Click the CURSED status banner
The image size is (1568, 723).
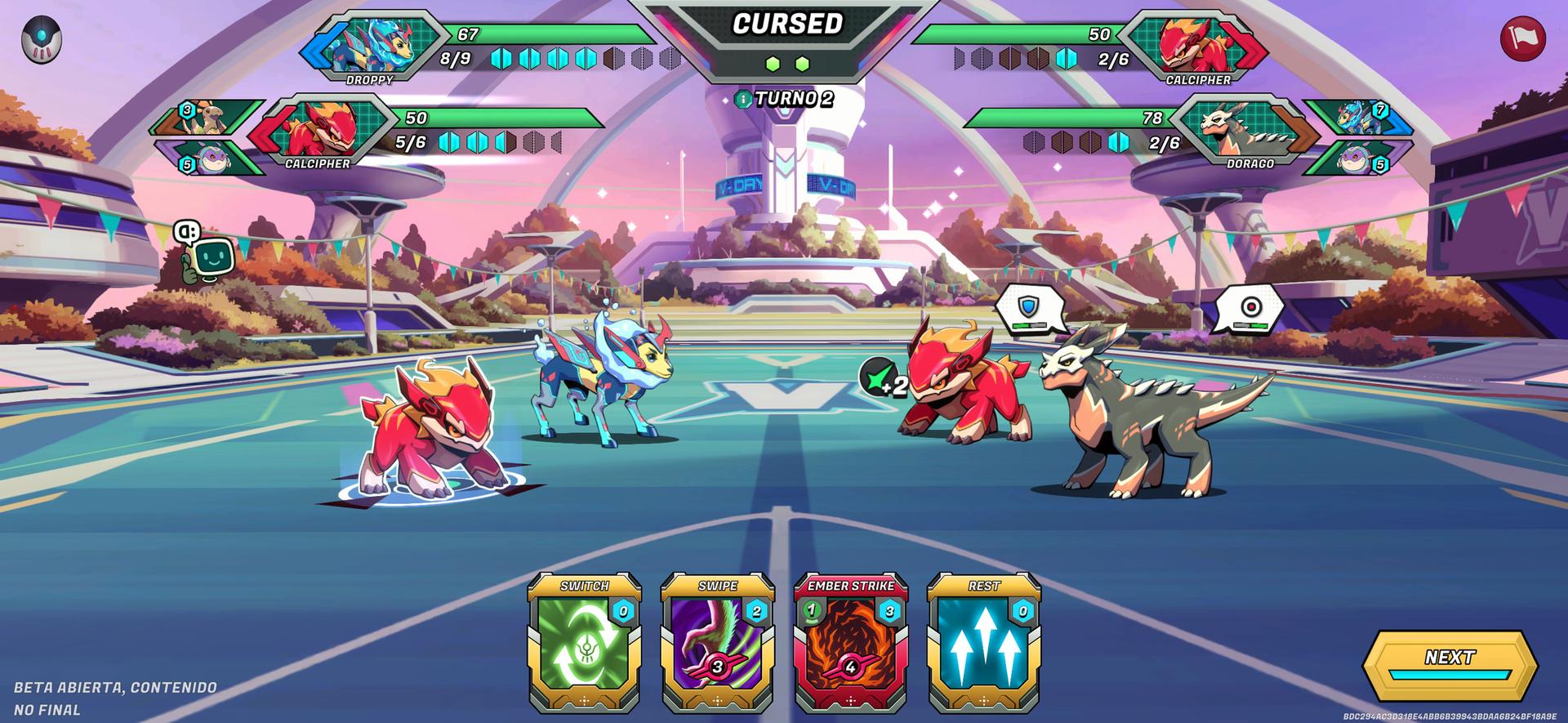point(786,25)
